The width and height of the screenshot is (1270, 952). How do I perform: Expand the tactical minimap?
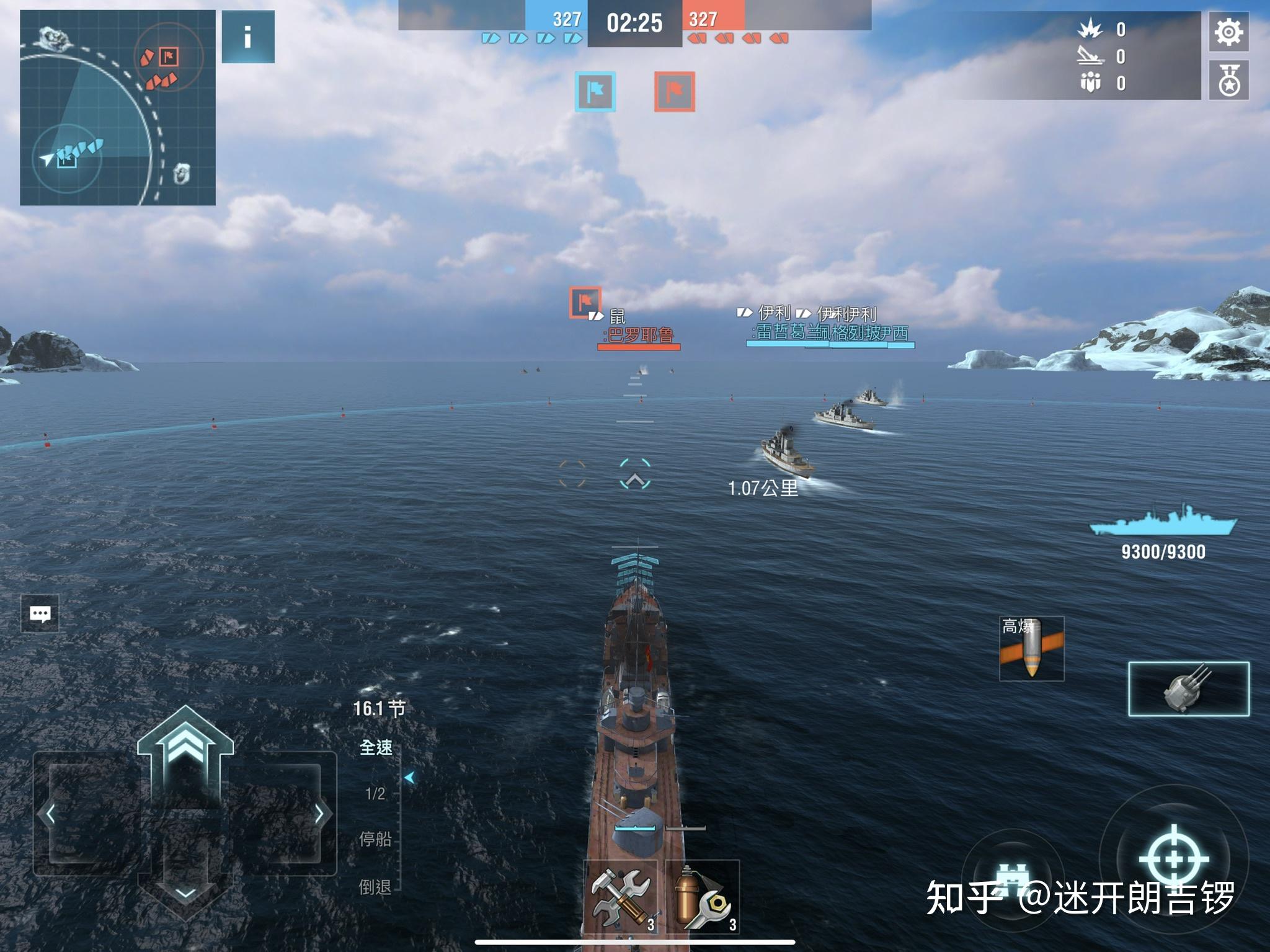[118, 108]
